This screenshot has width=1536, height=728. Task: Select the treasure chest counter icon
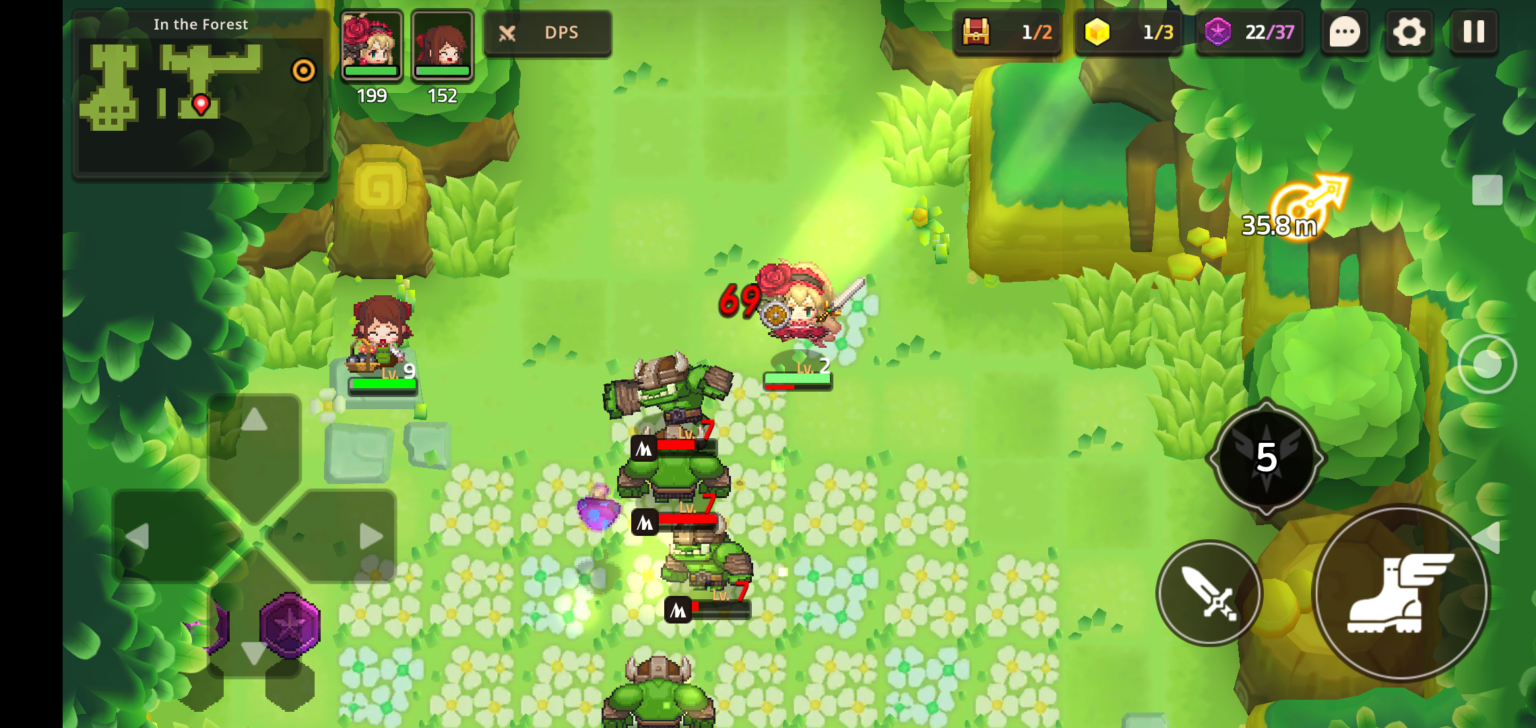pyautogui.click(x=977, y=32)
